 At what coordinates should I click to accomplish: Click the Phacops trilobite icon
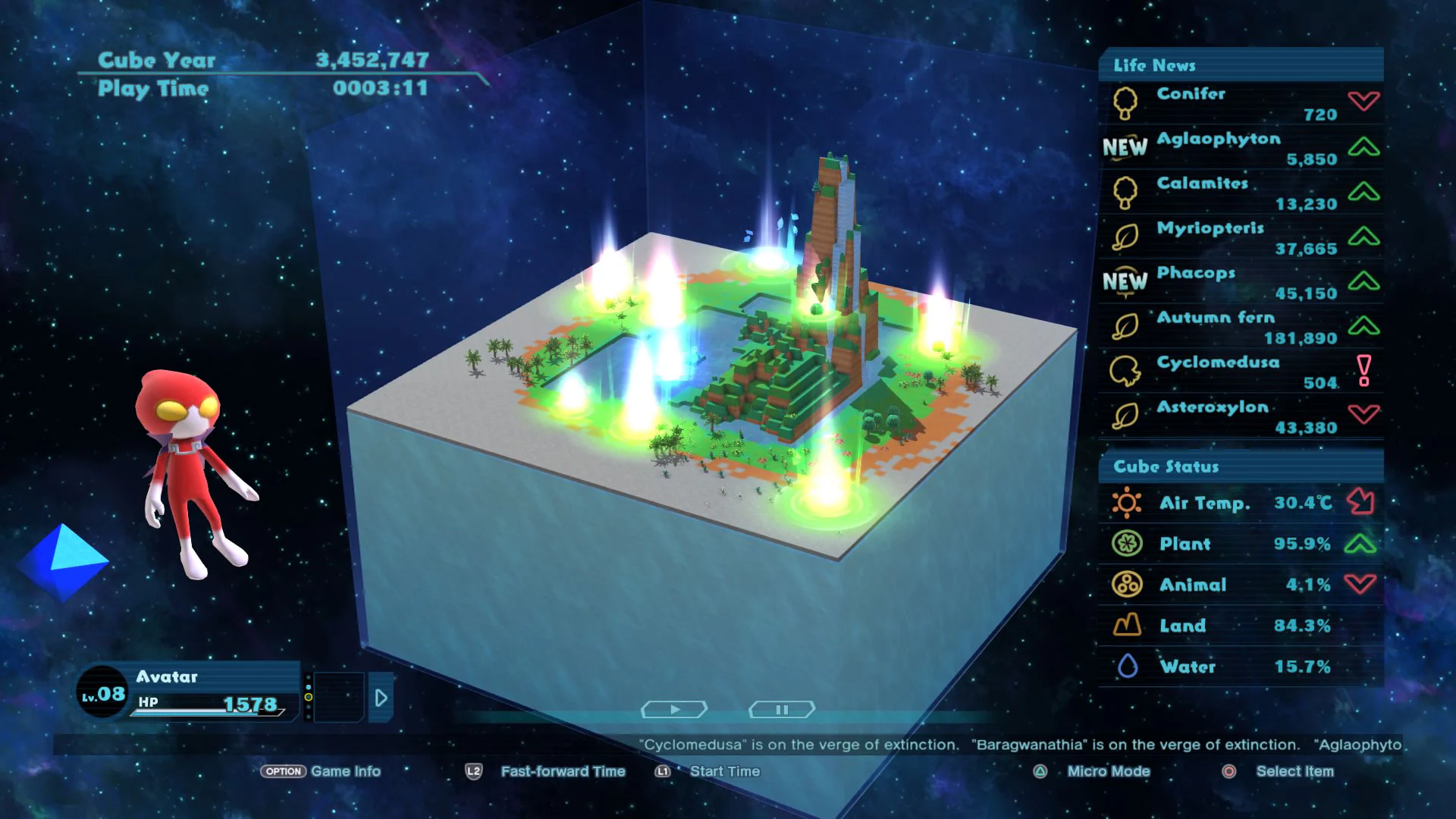[x=1125, y=281]
